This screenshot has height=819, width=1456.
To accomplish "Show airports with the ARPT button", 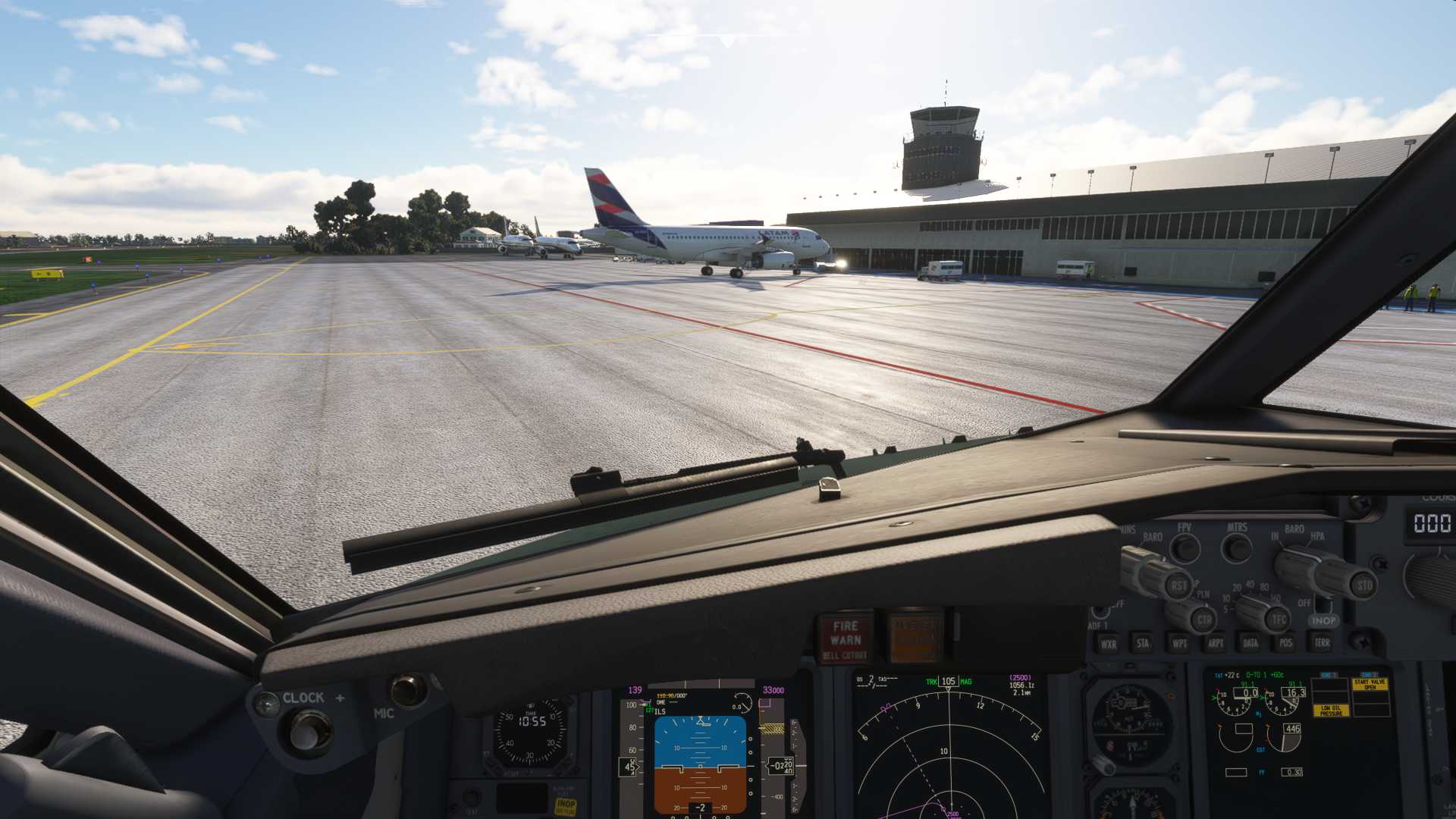I will click(x=1215, y=643).
